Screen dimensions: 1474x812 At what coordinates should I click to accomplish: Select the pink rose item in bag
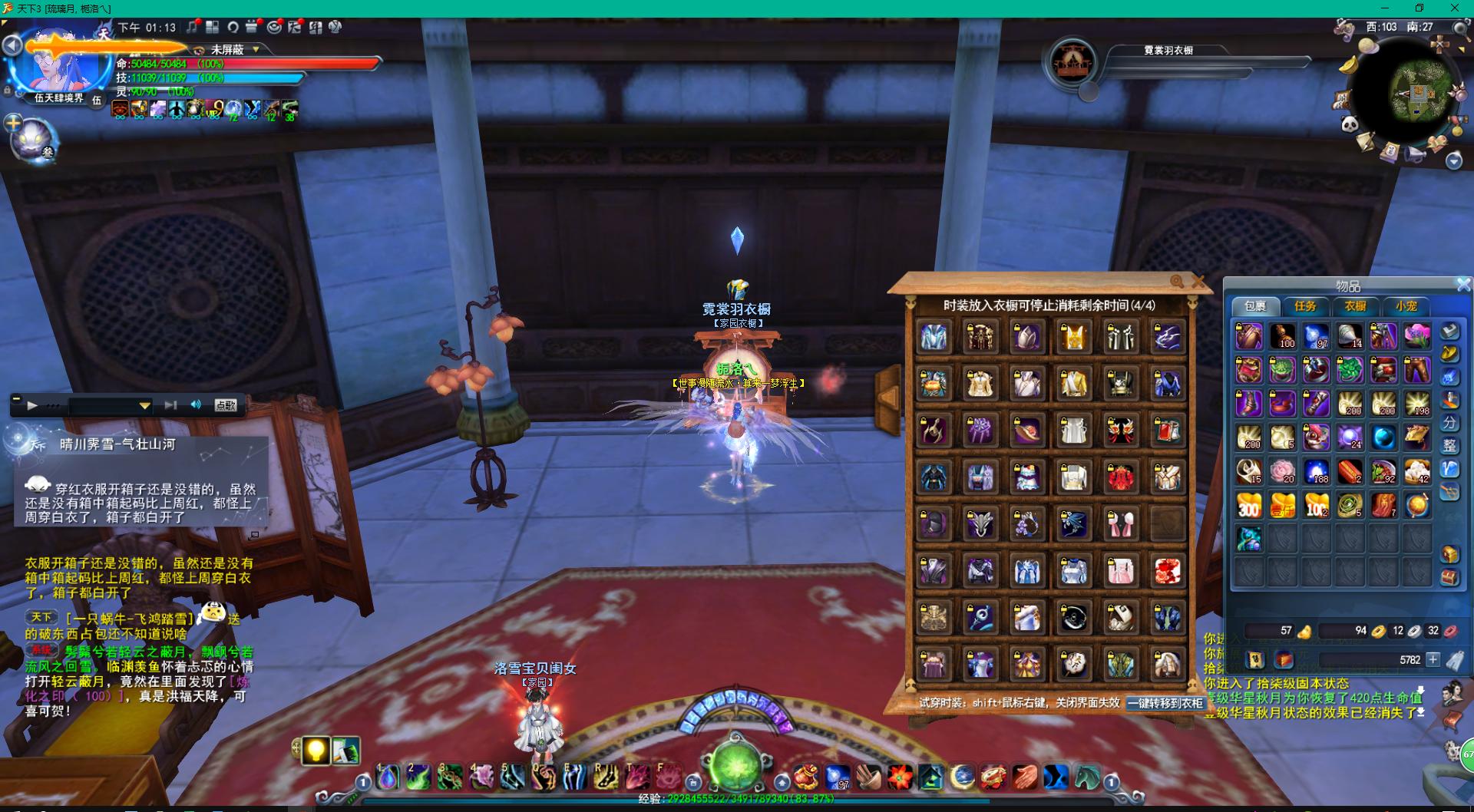(1282, 471)
